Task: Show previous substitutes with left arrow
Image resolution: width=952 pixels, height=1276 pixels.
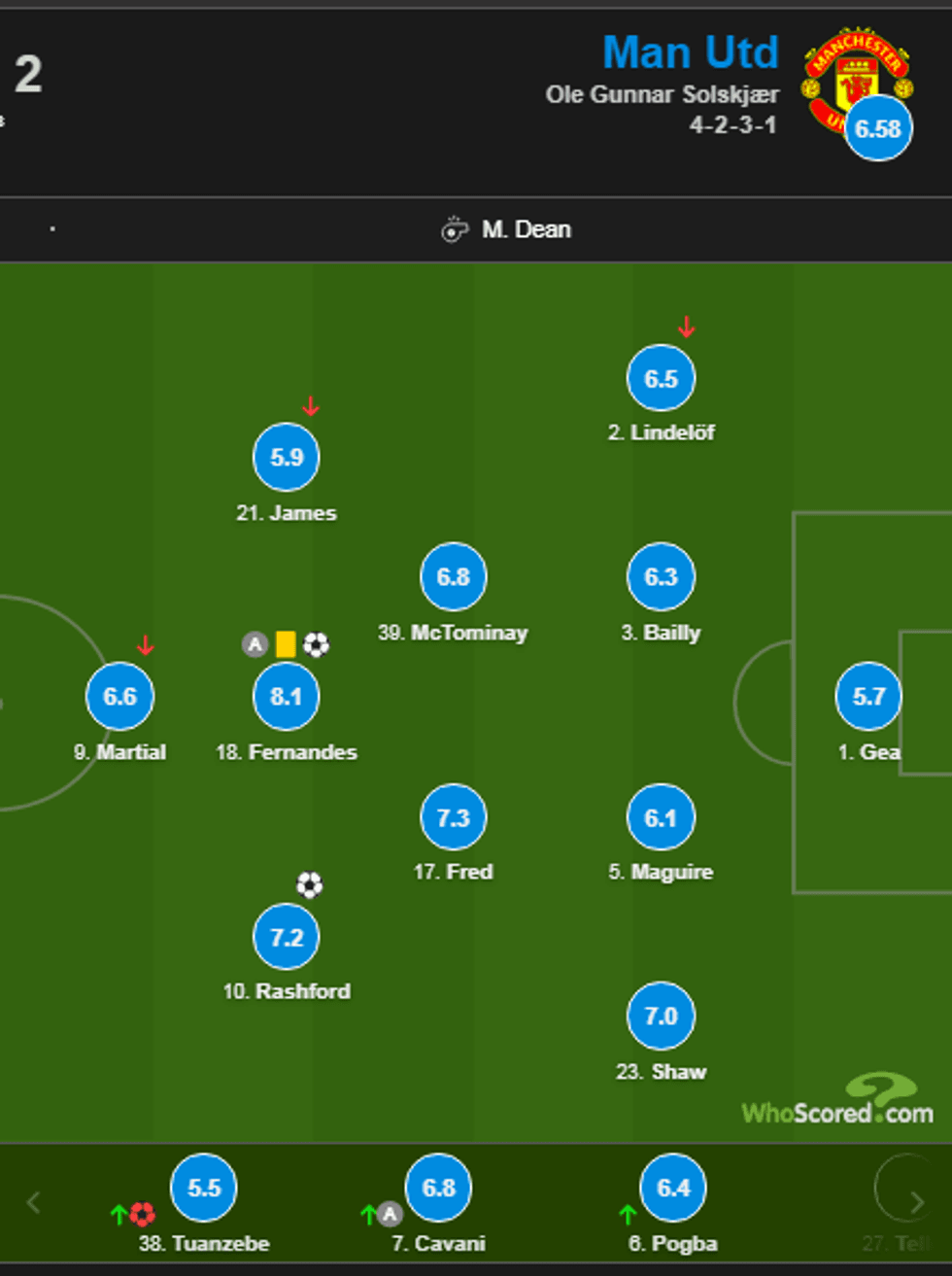Action: (x=33, y=1202)
